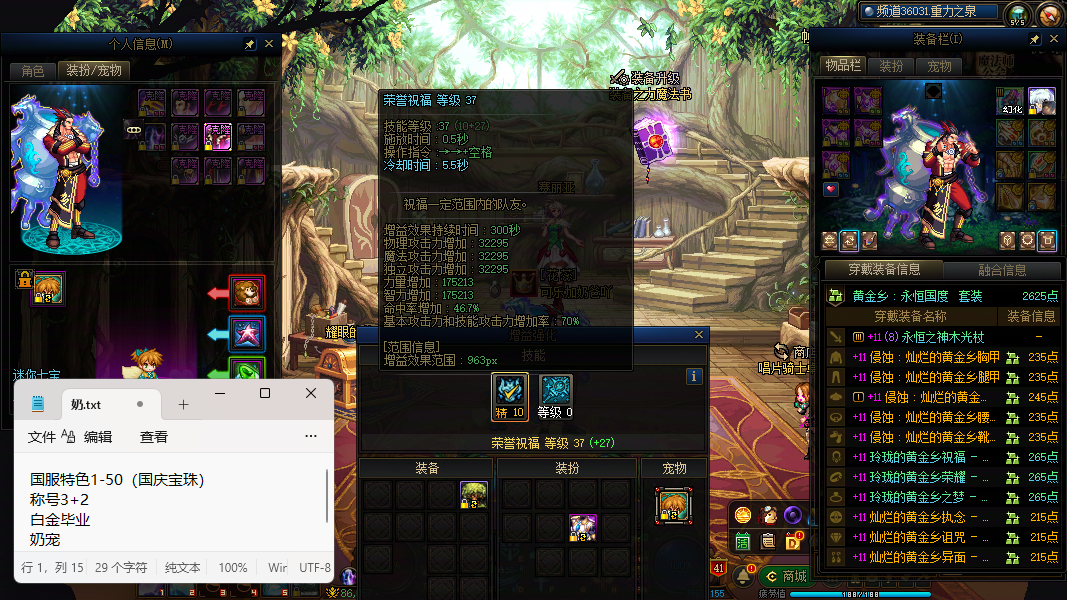Close the 装备栏 equipment window
The height and width of the screenshot is (600, 1067).
click(x=1053, y=39)
